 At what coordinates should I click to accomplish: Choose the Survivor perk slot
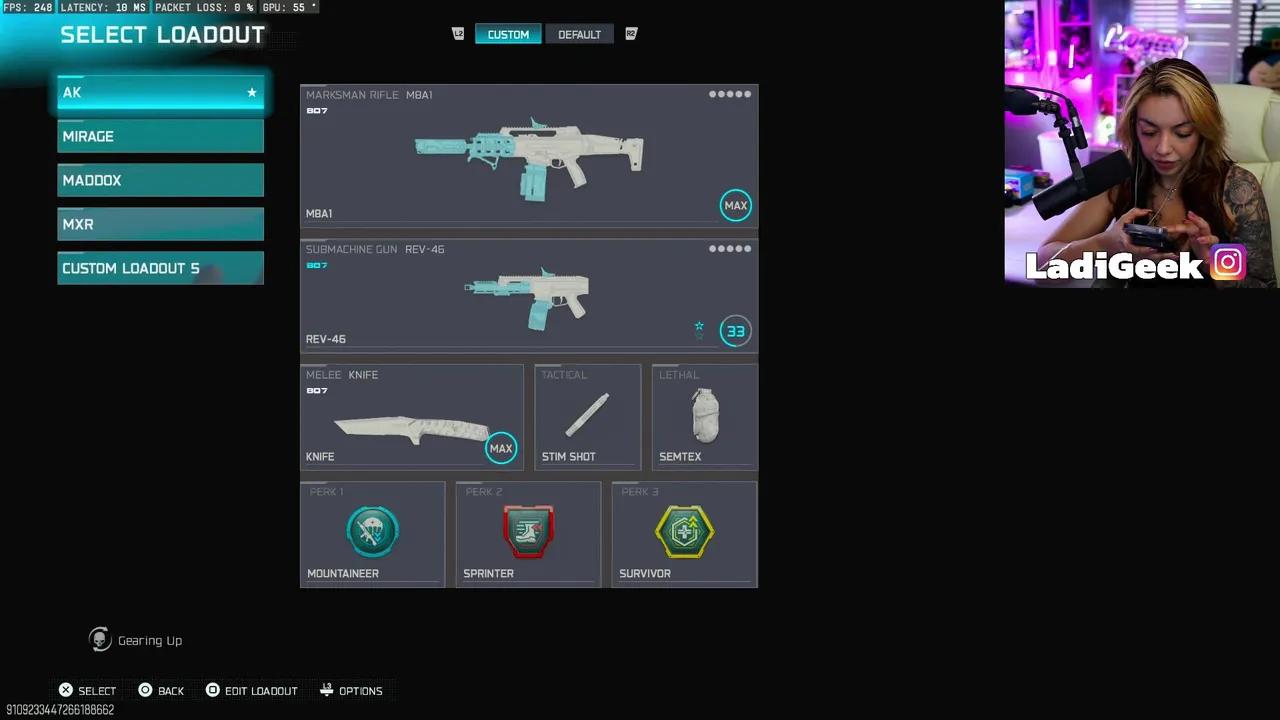[684, 534]
